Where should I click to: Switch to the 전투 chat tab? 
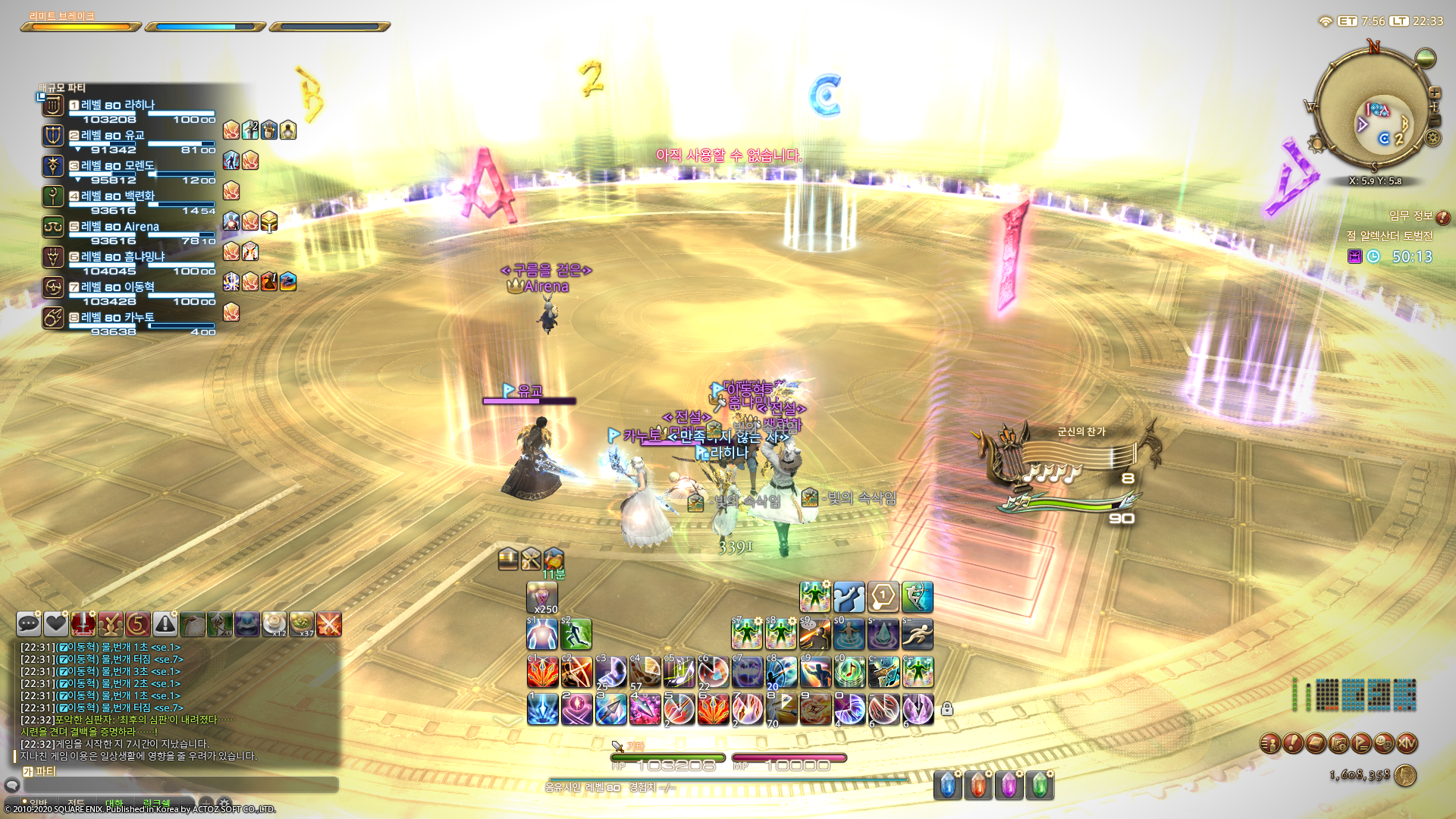point(76,801)
